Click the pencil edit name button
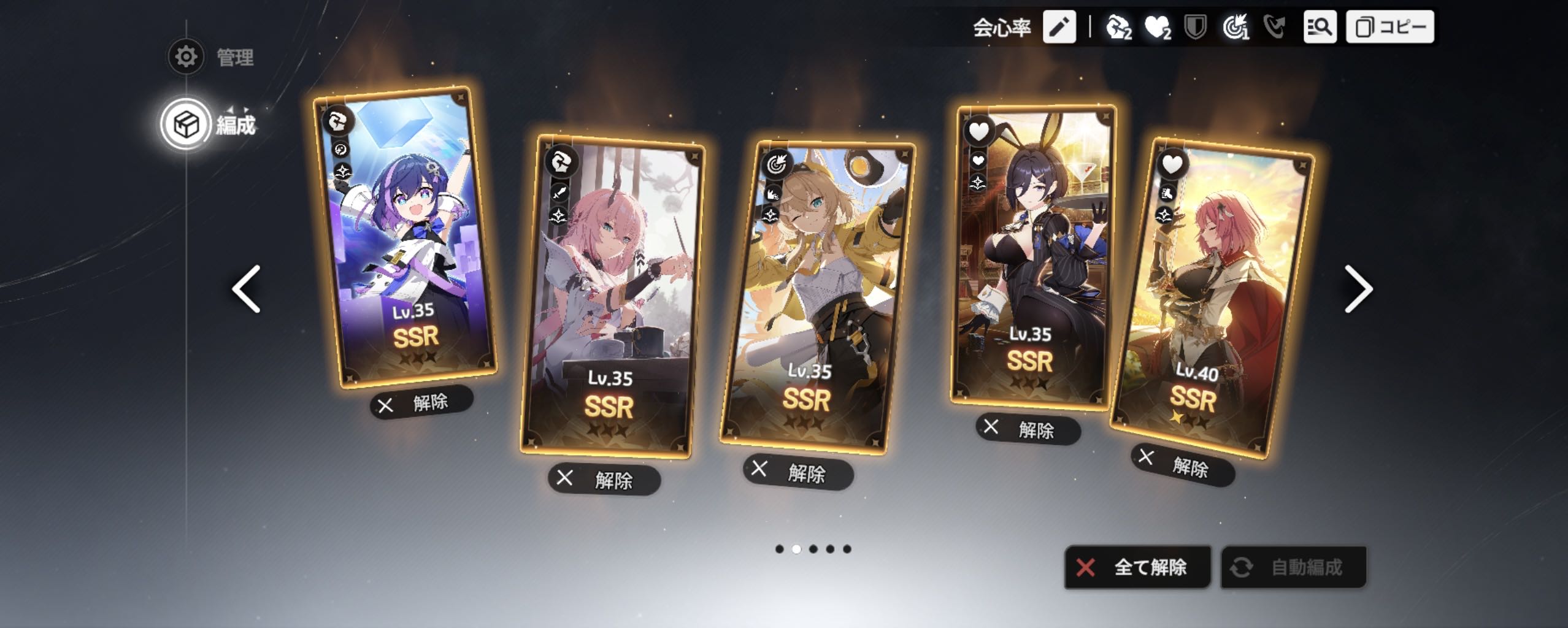 click(x=1059, y=27)
